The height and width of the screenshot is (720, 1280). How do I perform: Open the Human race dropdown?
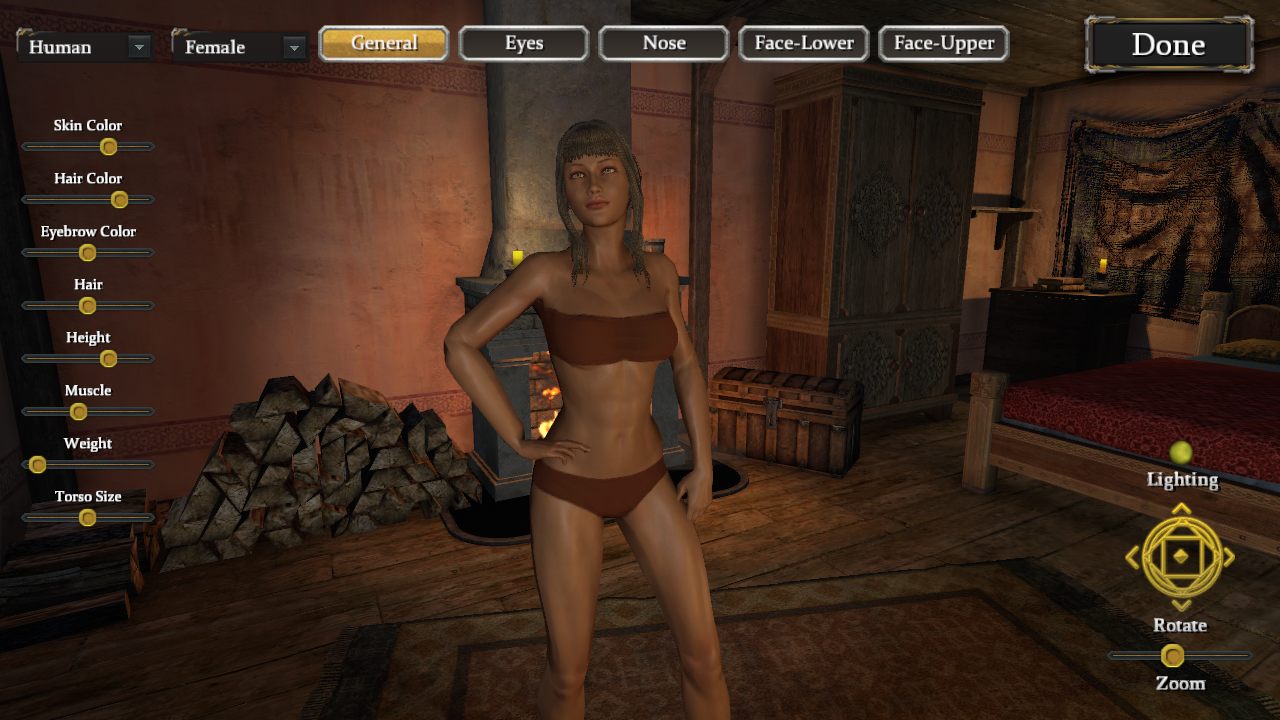[139, 47]
